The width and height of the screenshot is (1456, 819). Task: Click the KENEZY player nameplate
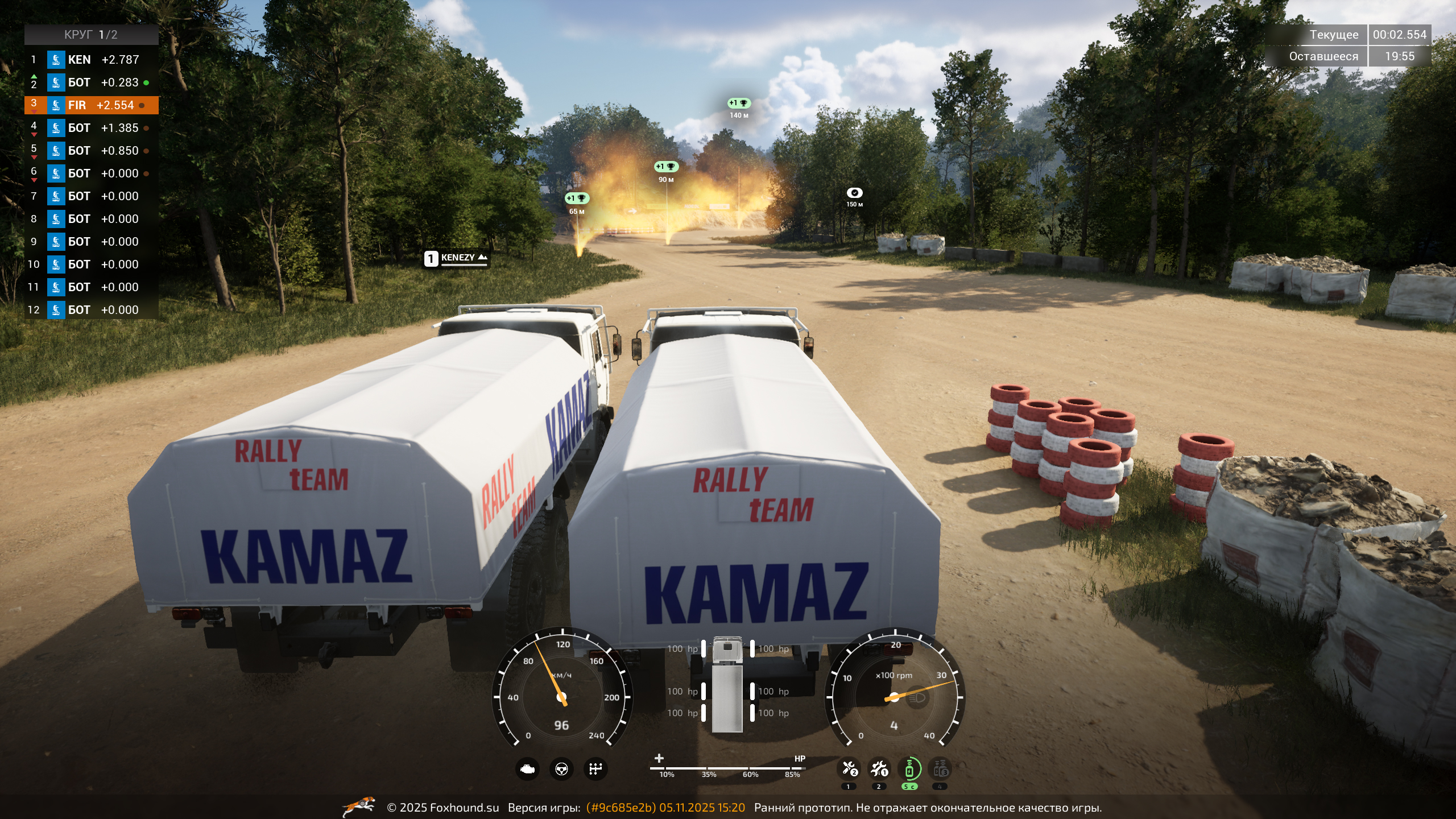click(x=457, y=258)
